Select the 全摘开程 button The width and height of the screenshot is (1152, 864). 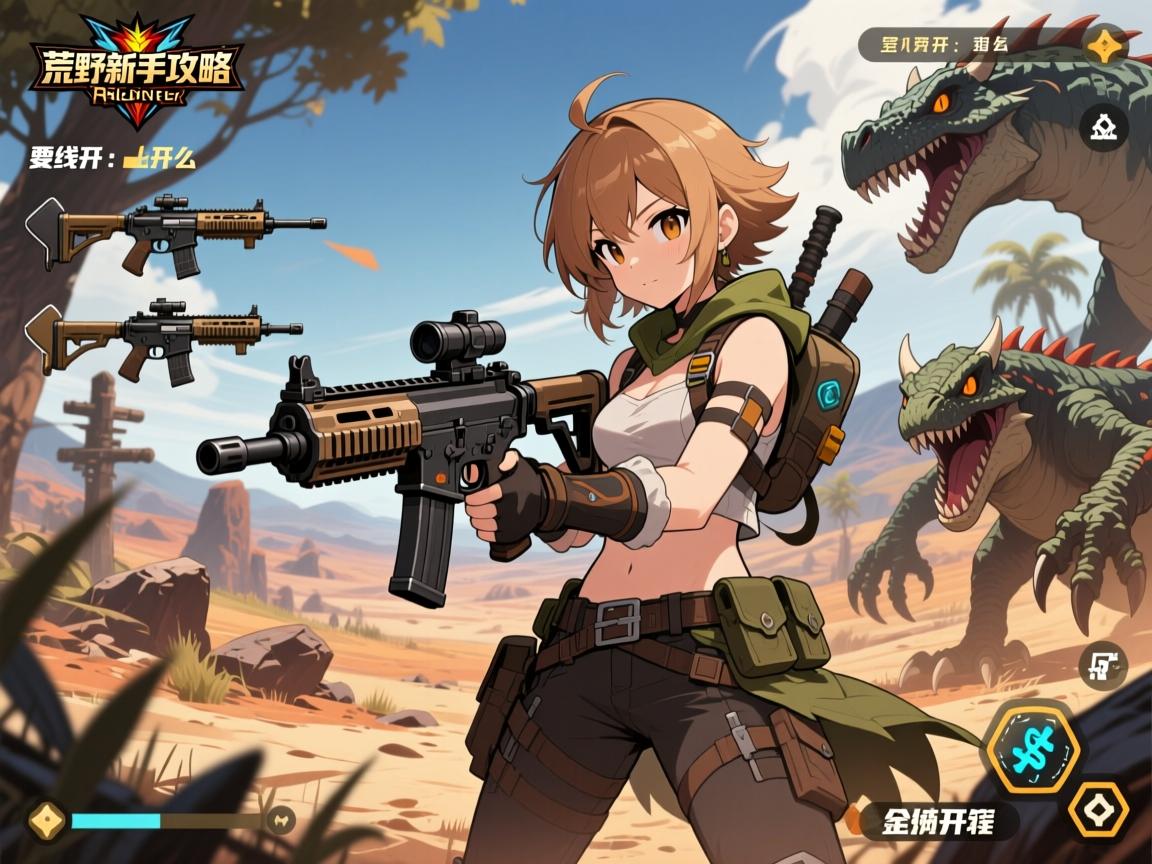938,822
